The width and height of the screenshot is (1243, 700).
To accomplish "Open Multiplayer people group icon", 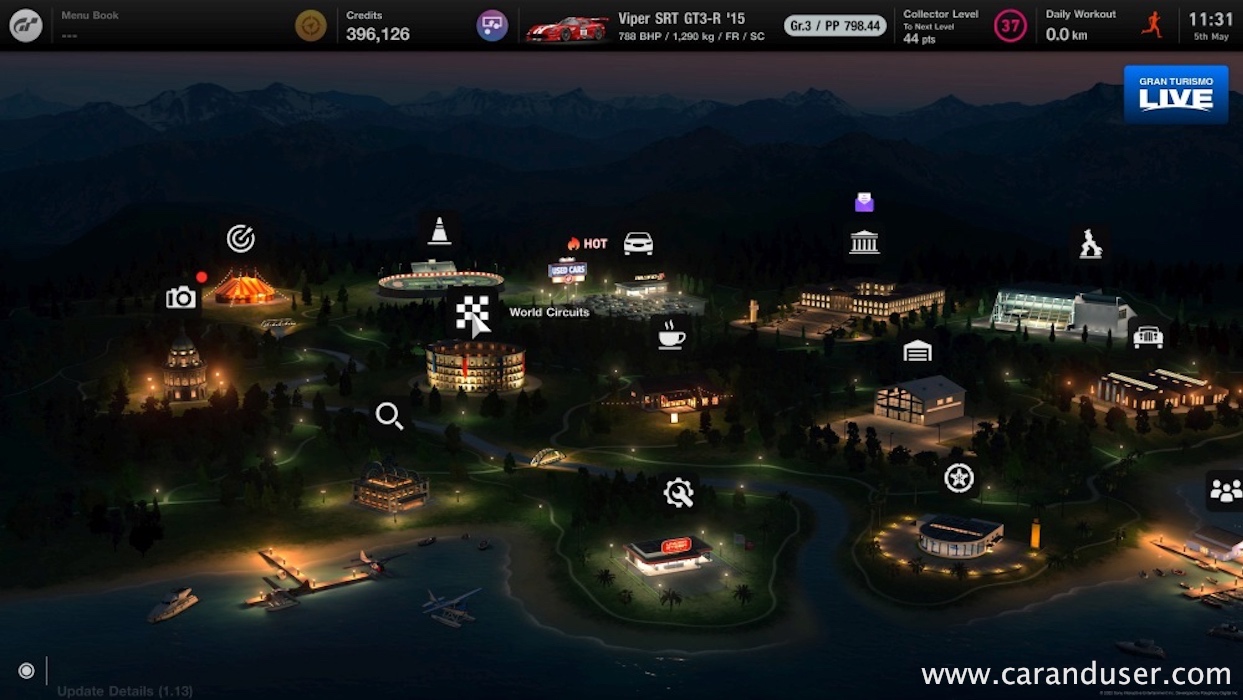I will point(1225,490).
